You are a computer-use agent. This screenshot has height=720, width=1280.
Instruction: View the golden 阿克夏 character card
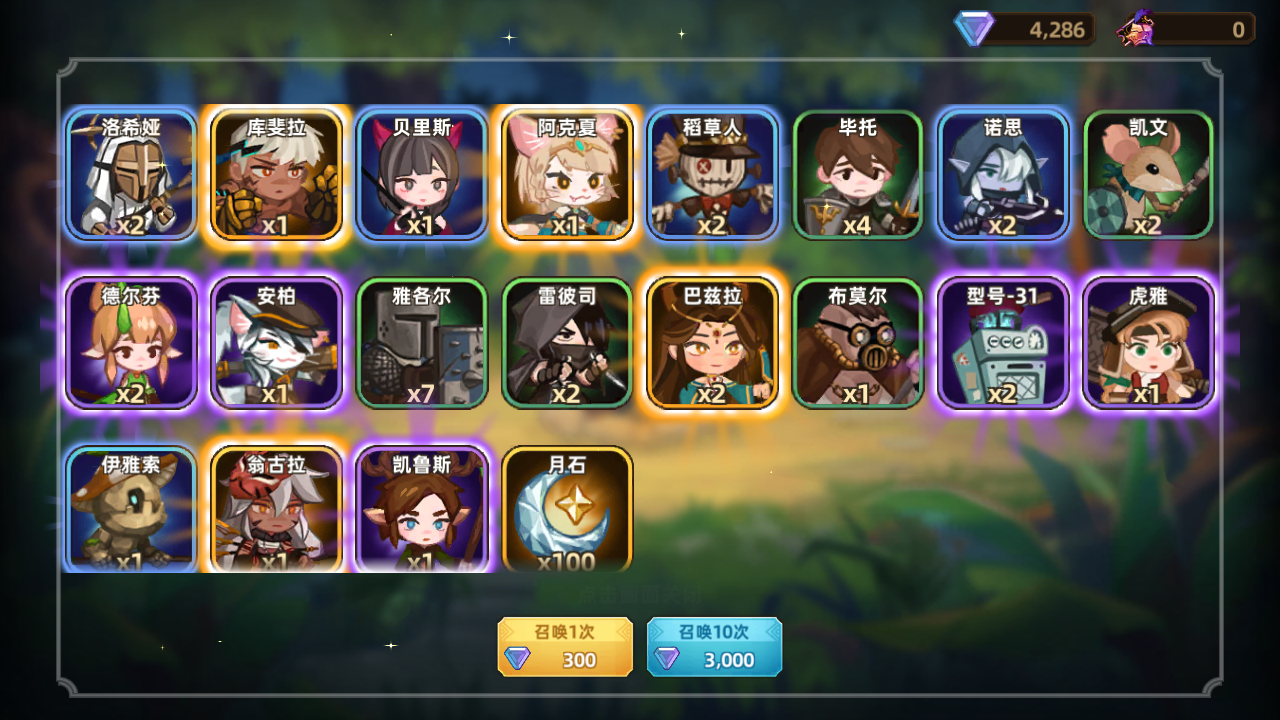tap(567, 175)
